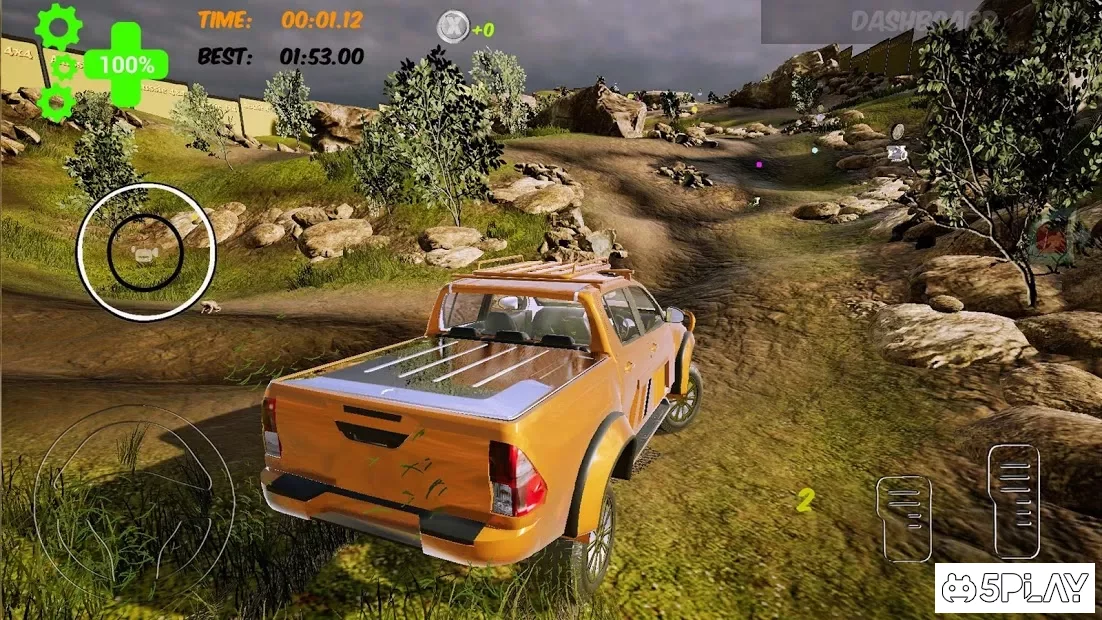
Task: Click the 5Play watermark logo
Action: coord(1015,589)
